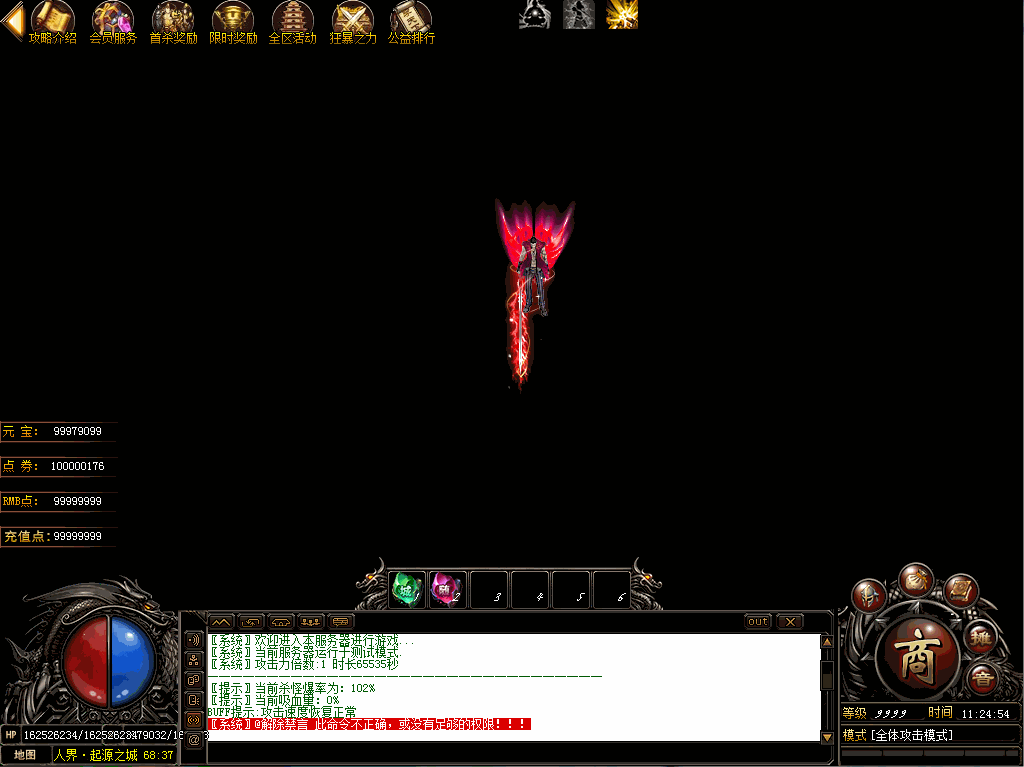This screenshot has height=767, width=1024.
Task: Open the money pouch bag button
Action: point(915,579)
